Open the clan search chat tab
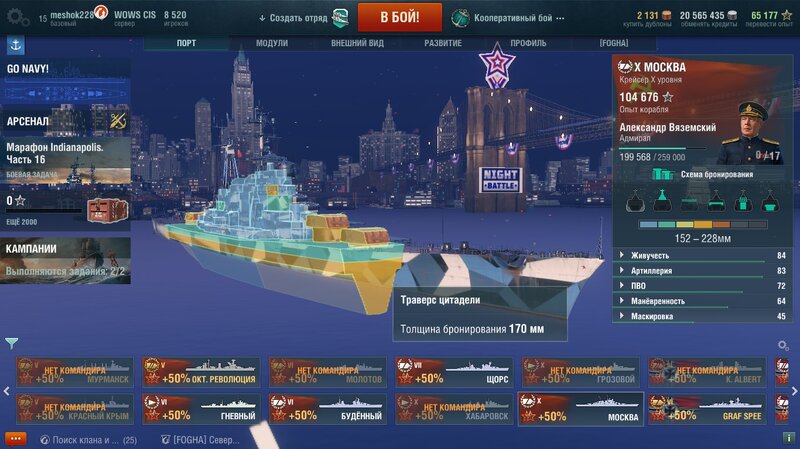The image size is (800, 449). (x=90, y=439)
